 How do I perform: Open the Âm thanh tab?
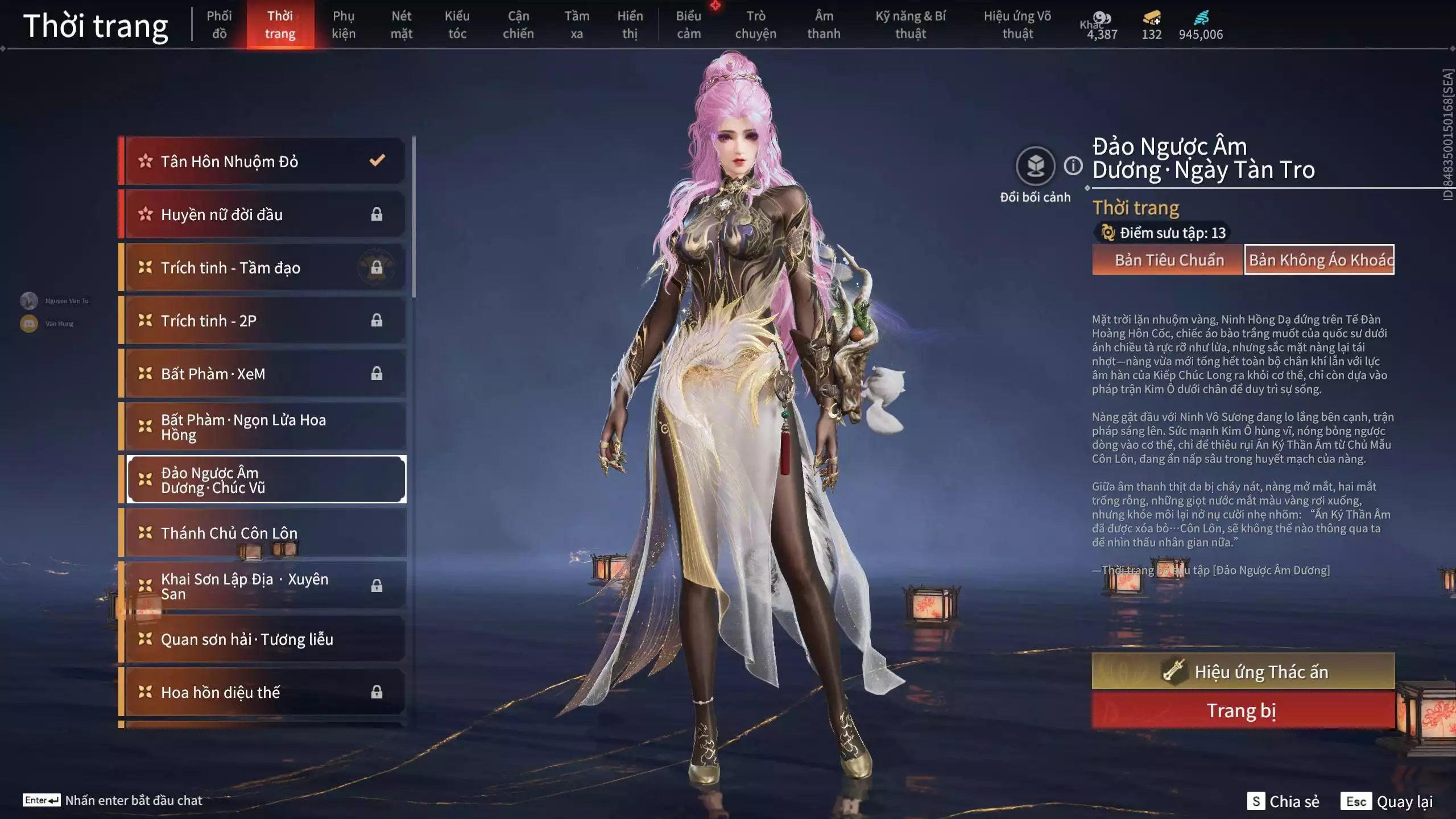824,24
